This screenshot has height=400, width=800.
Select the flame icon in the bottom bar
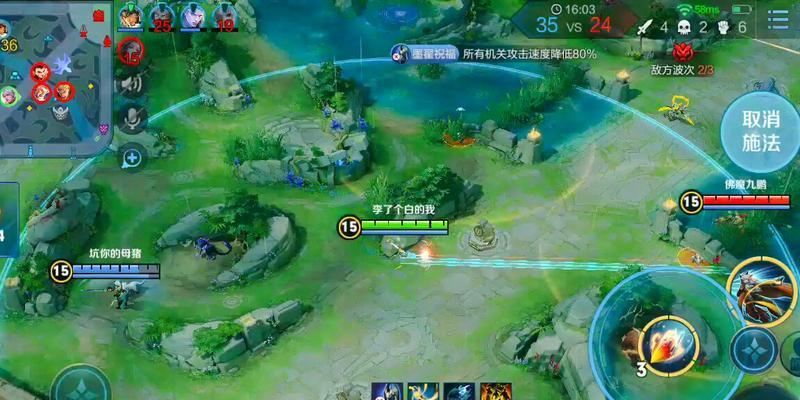(495, 392)
